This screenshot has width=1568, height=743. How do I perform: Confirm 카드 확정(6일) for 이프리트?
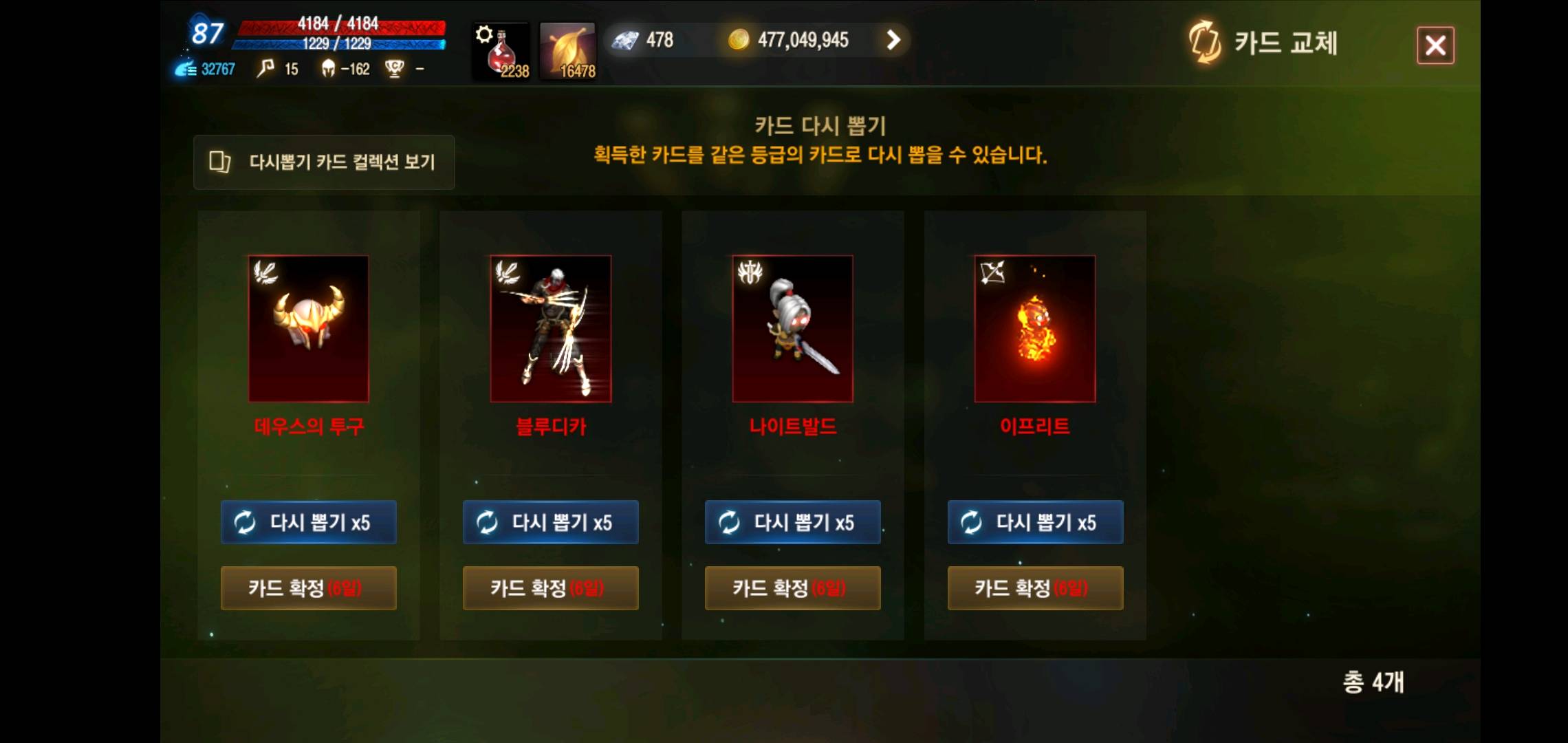[x=1035, y=588]
